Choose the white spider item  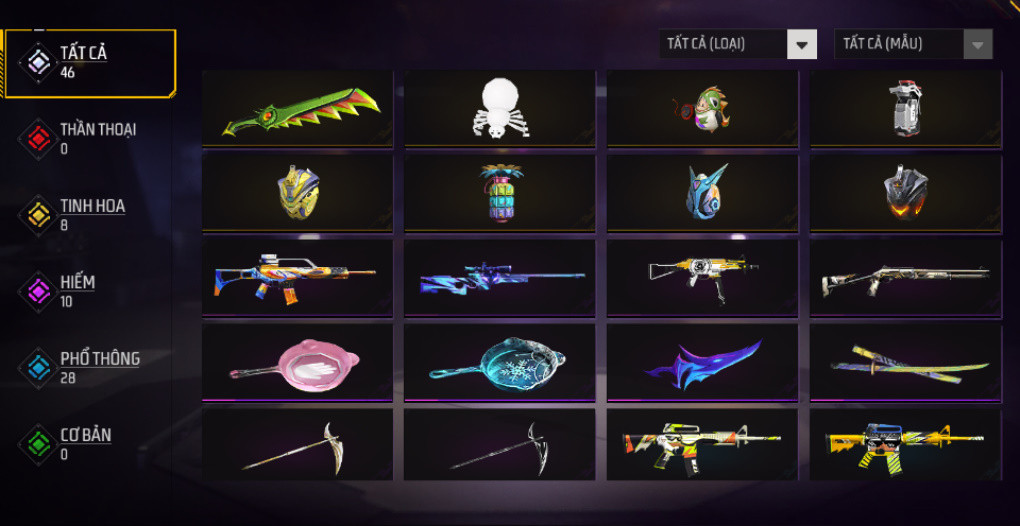coord(500,108)
